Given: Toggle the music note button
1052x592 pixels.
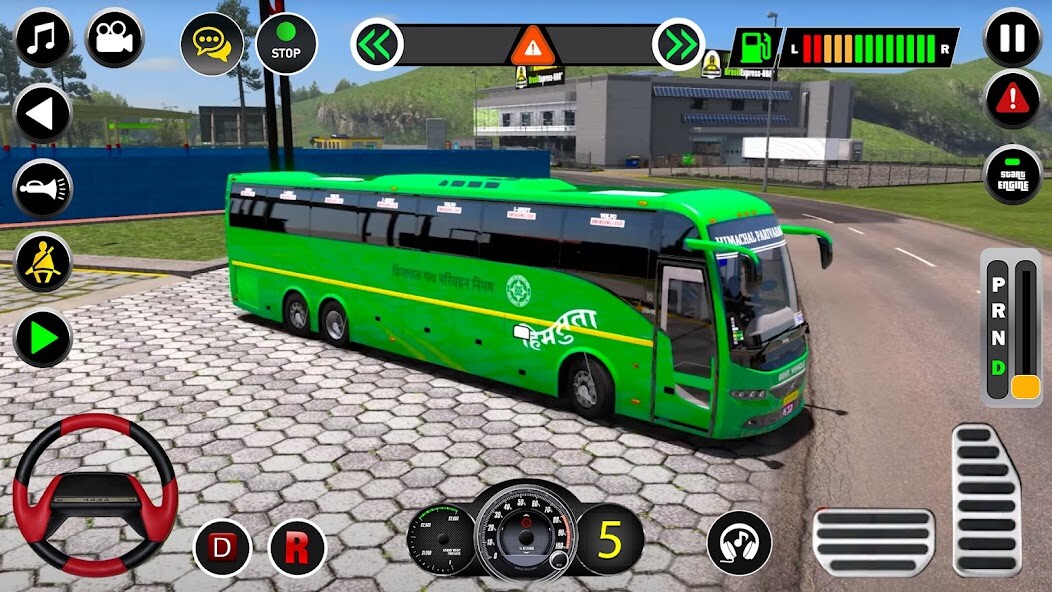Looking at the screenshot, I should [43, 38].
